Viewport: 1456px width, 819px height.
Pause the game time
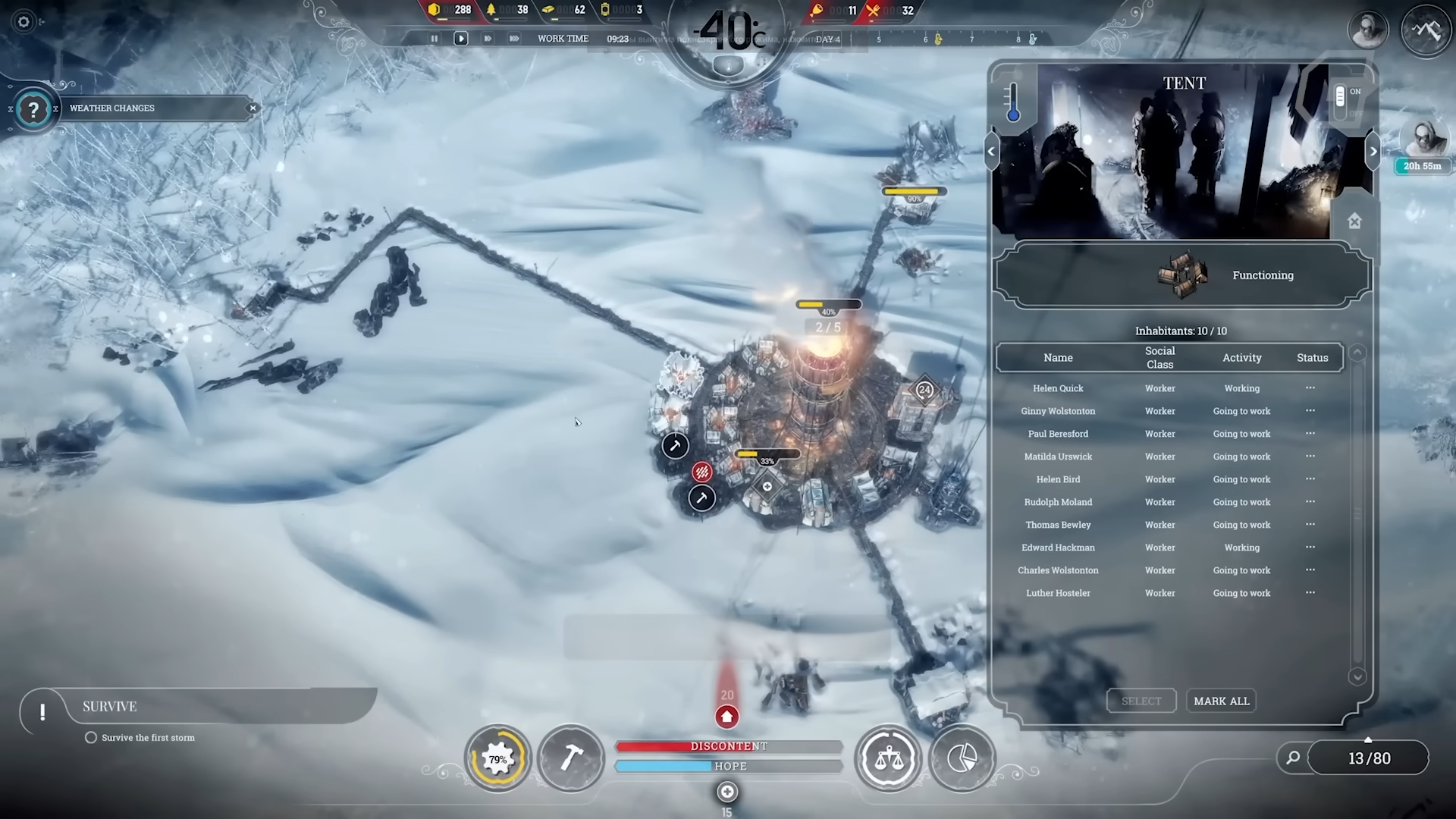pyautogui.click(x=435, y=39)
